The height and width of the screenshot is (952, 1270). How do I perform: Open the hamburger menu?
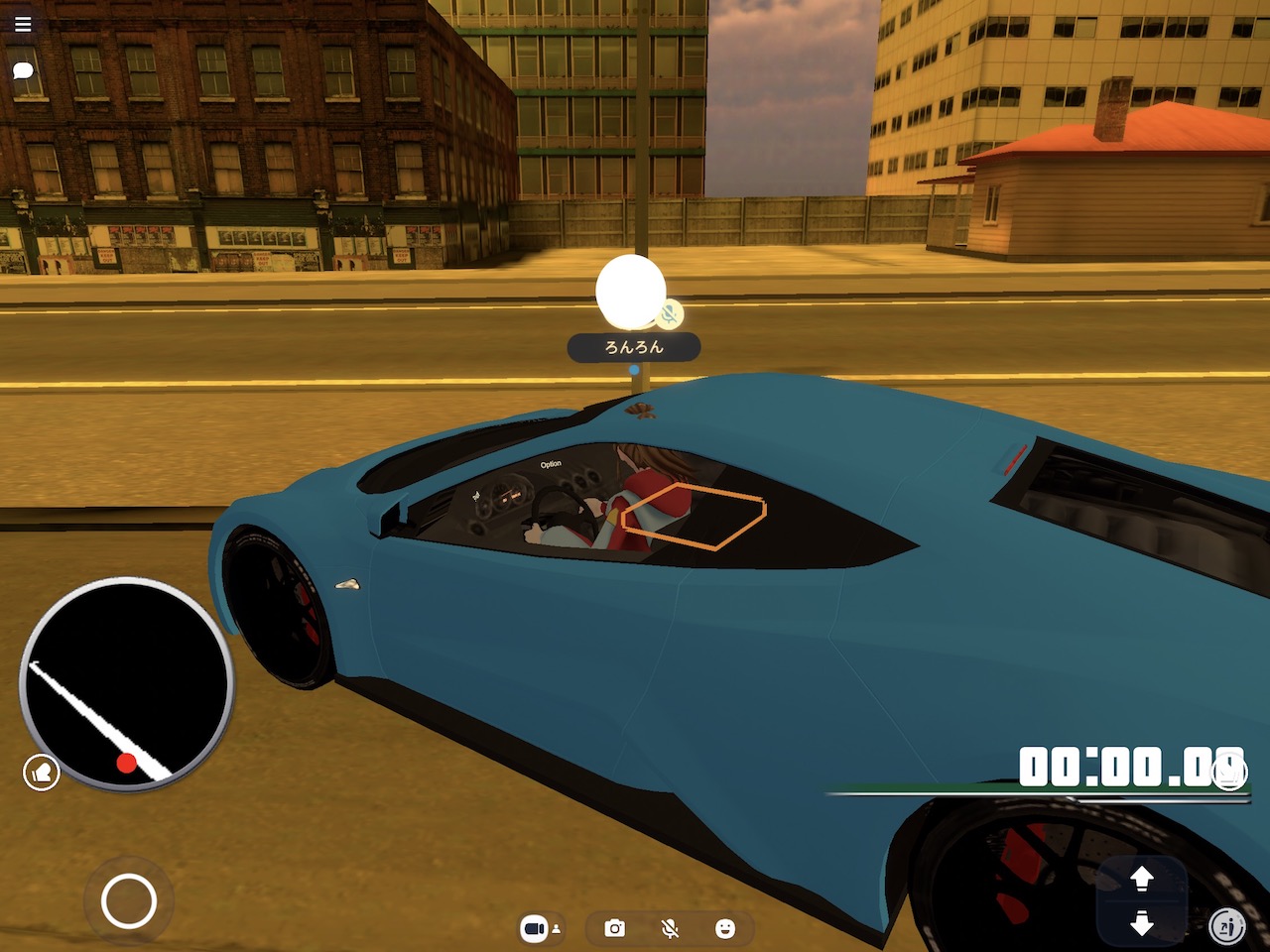pos(23,24)
